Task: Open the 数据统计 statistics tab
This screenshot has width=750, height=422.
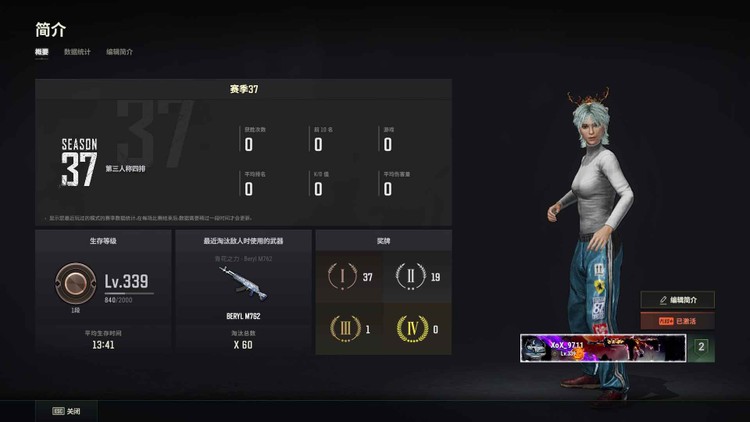Action: [77, 51]
